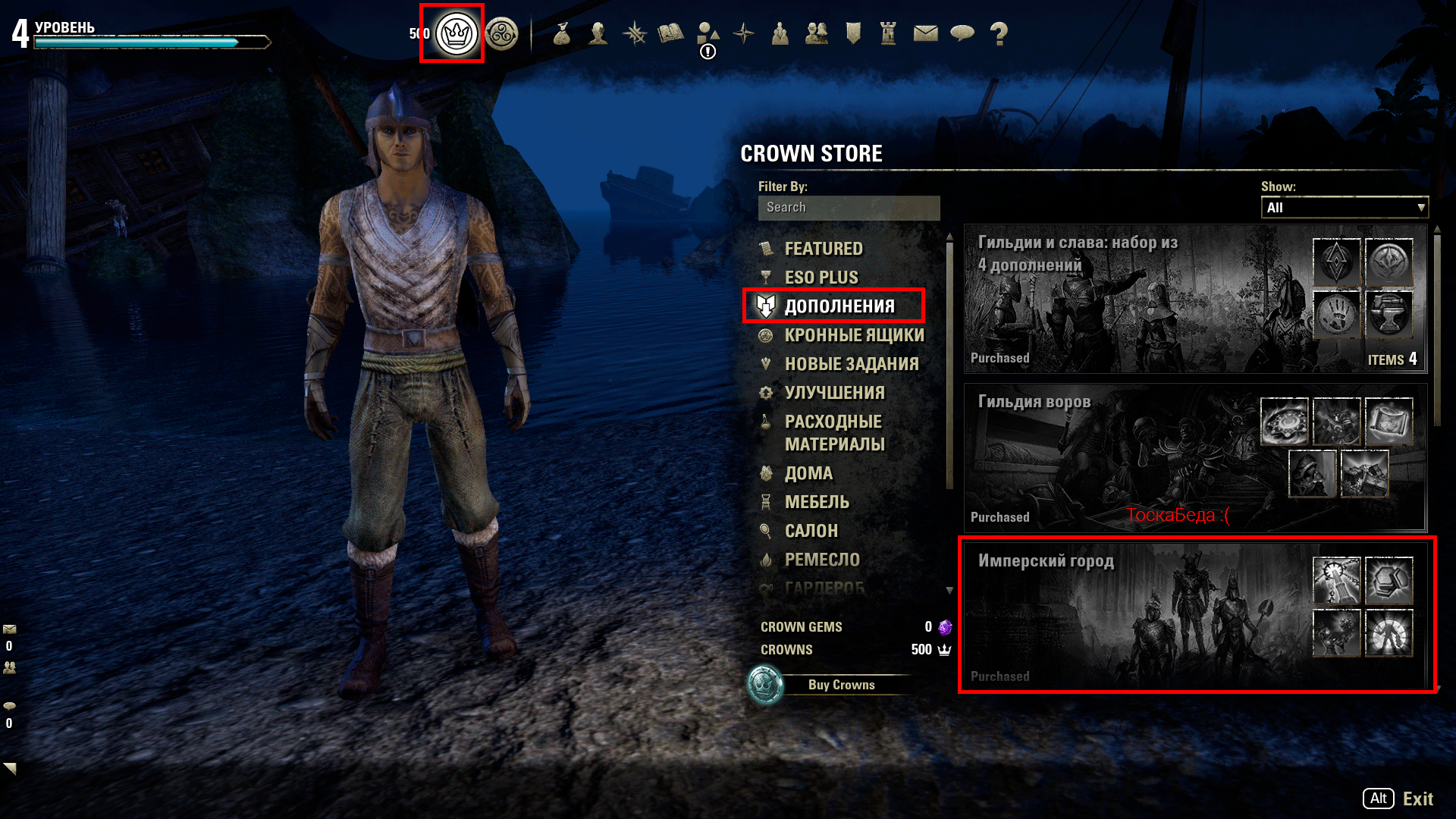The image size is (1456, 819).
Task: Open the Show All dropdown
Action: [x=1344, y=208]
